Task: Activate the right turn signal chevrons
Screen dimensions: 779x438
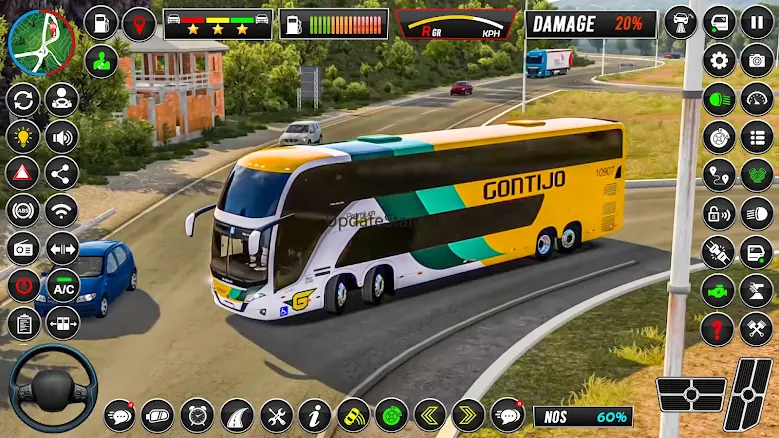Action: tap(468, 414)
